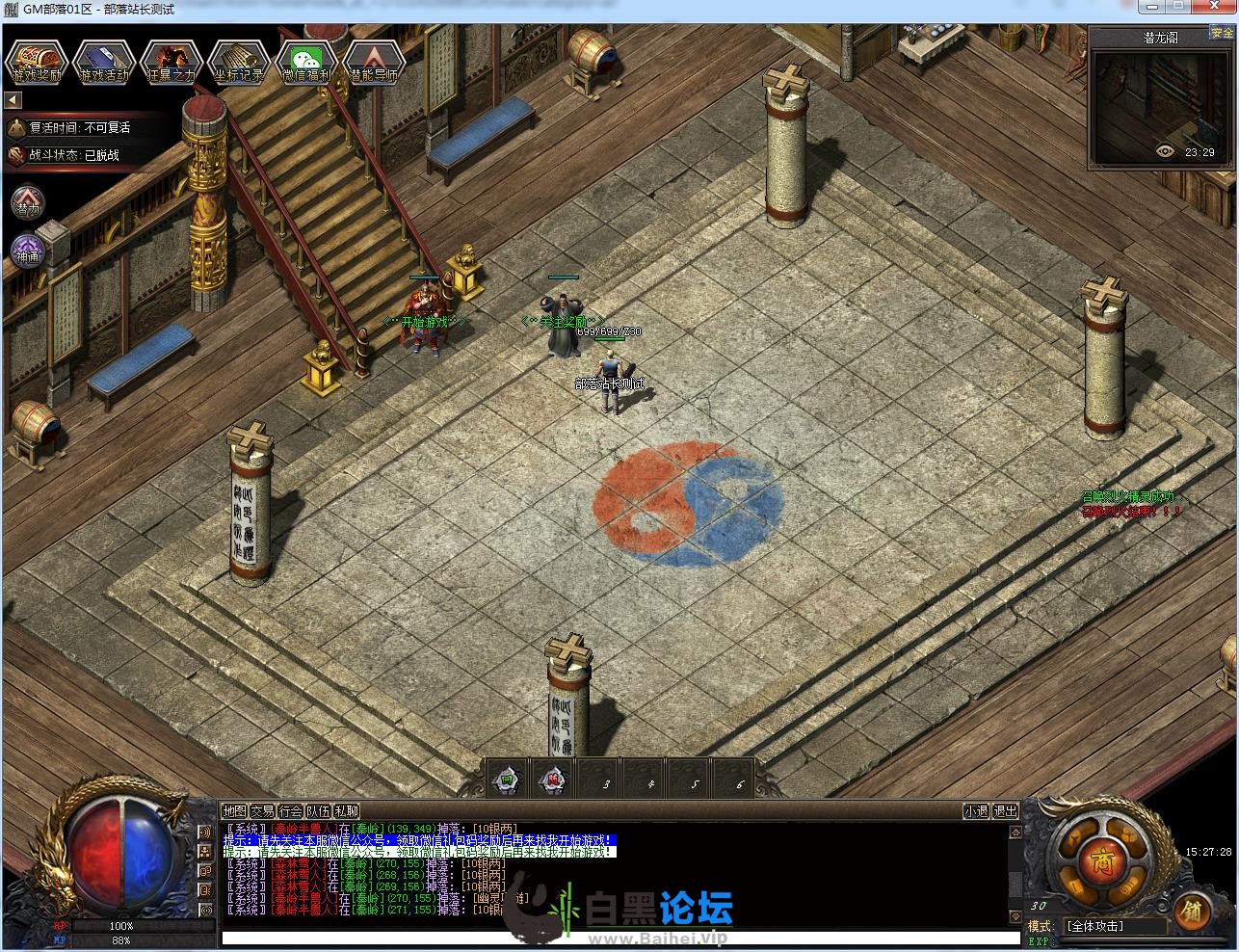Open the 坐标记录 scroll icon

(x=238, y=62)
